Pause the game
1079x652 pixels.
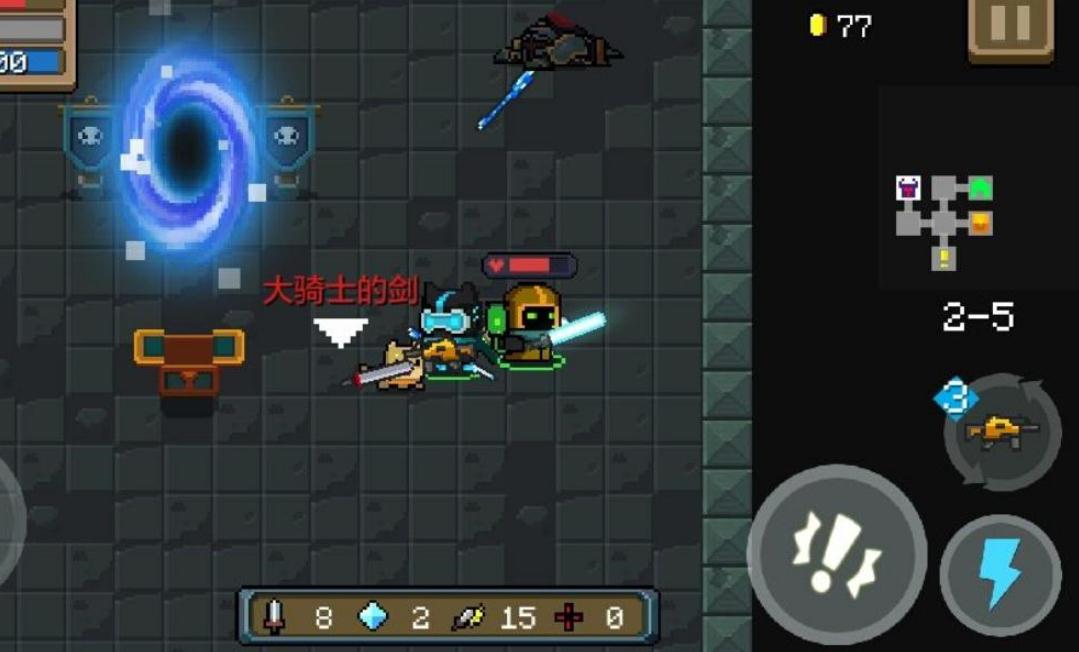click(1009, 27)
